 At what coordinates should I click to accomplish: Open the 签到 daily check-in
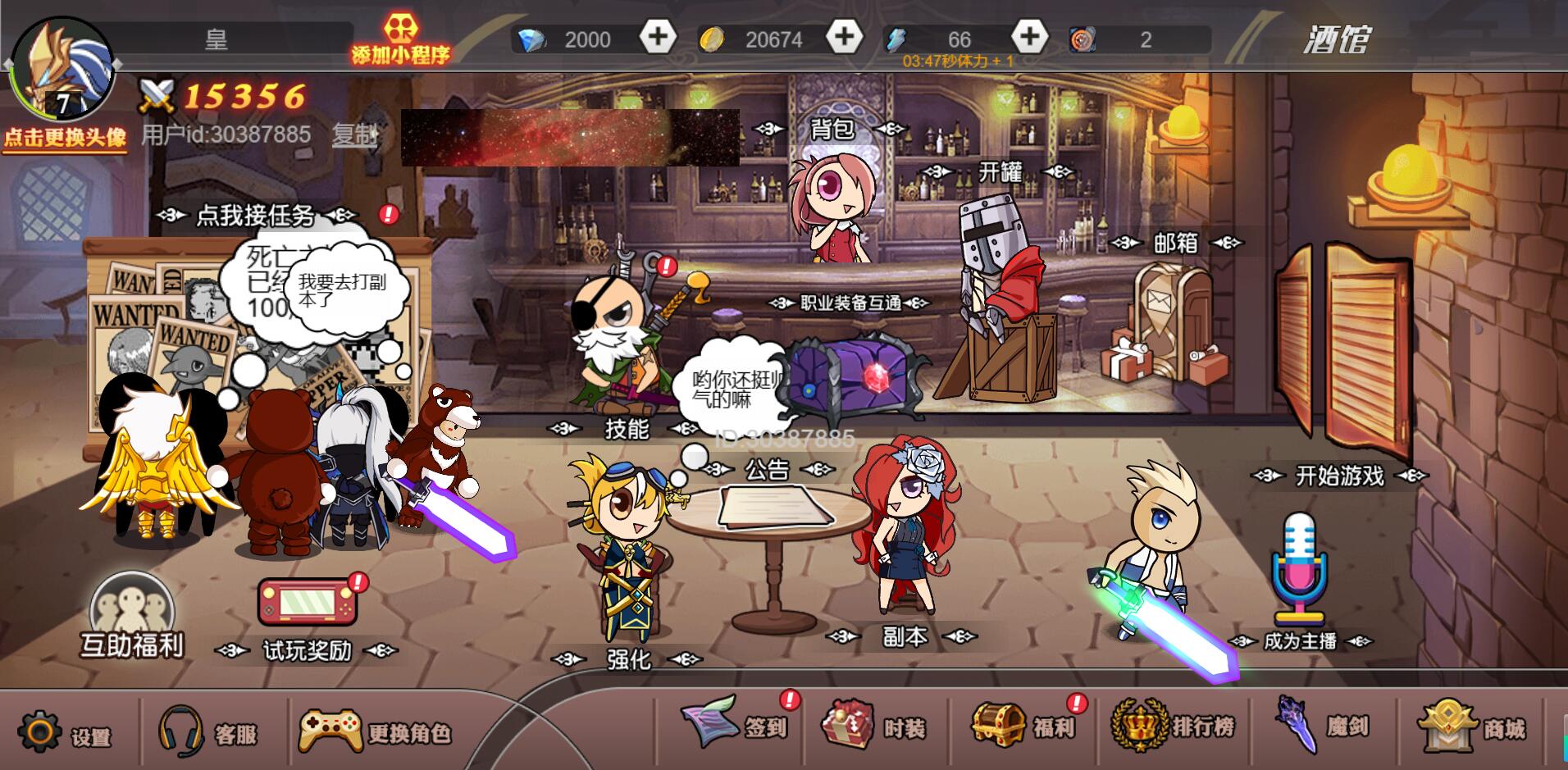point(735,724)
